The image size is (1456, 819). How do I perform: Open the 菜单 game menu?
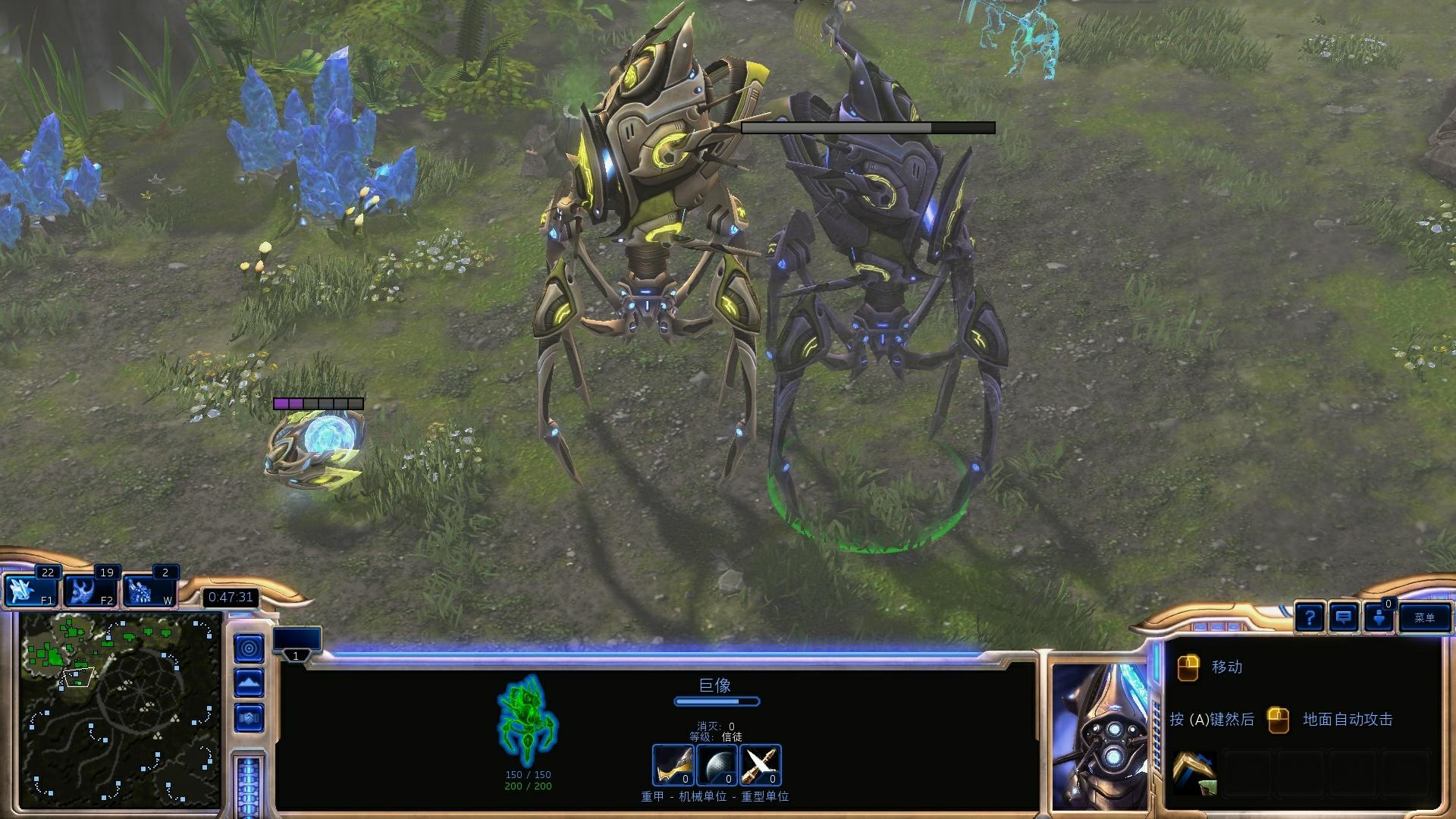coord(1424,617)
